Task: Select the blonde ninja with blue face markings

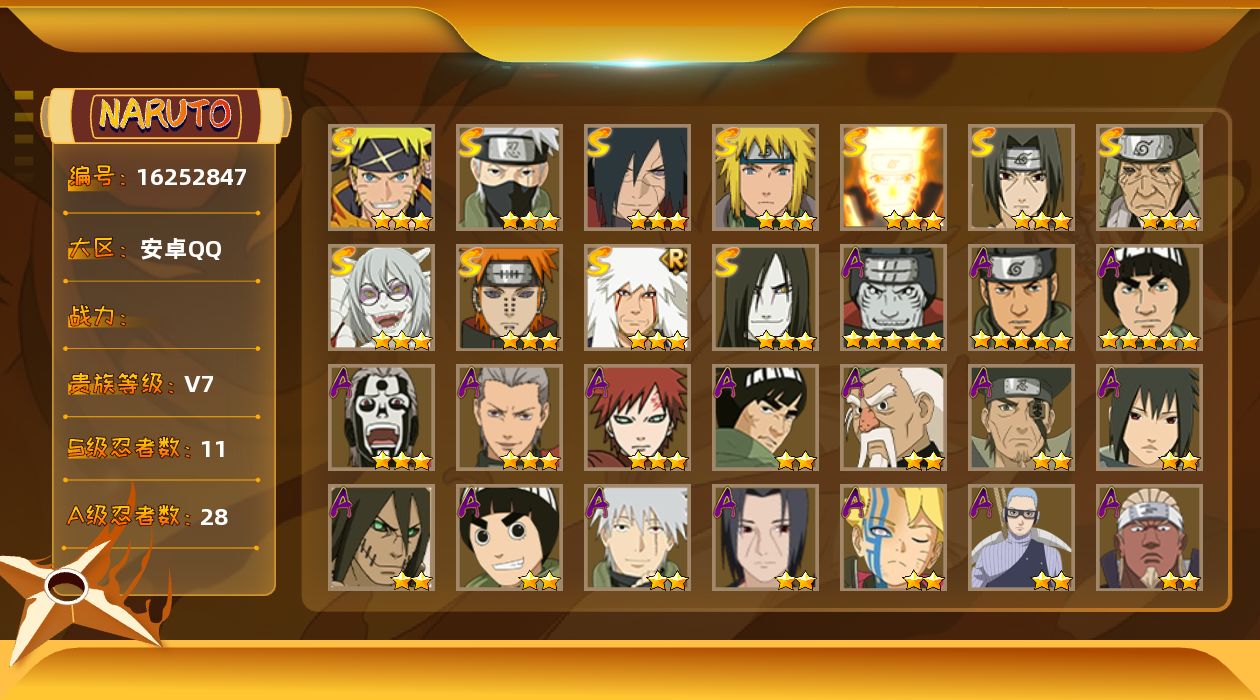Action: click(893, 537)
